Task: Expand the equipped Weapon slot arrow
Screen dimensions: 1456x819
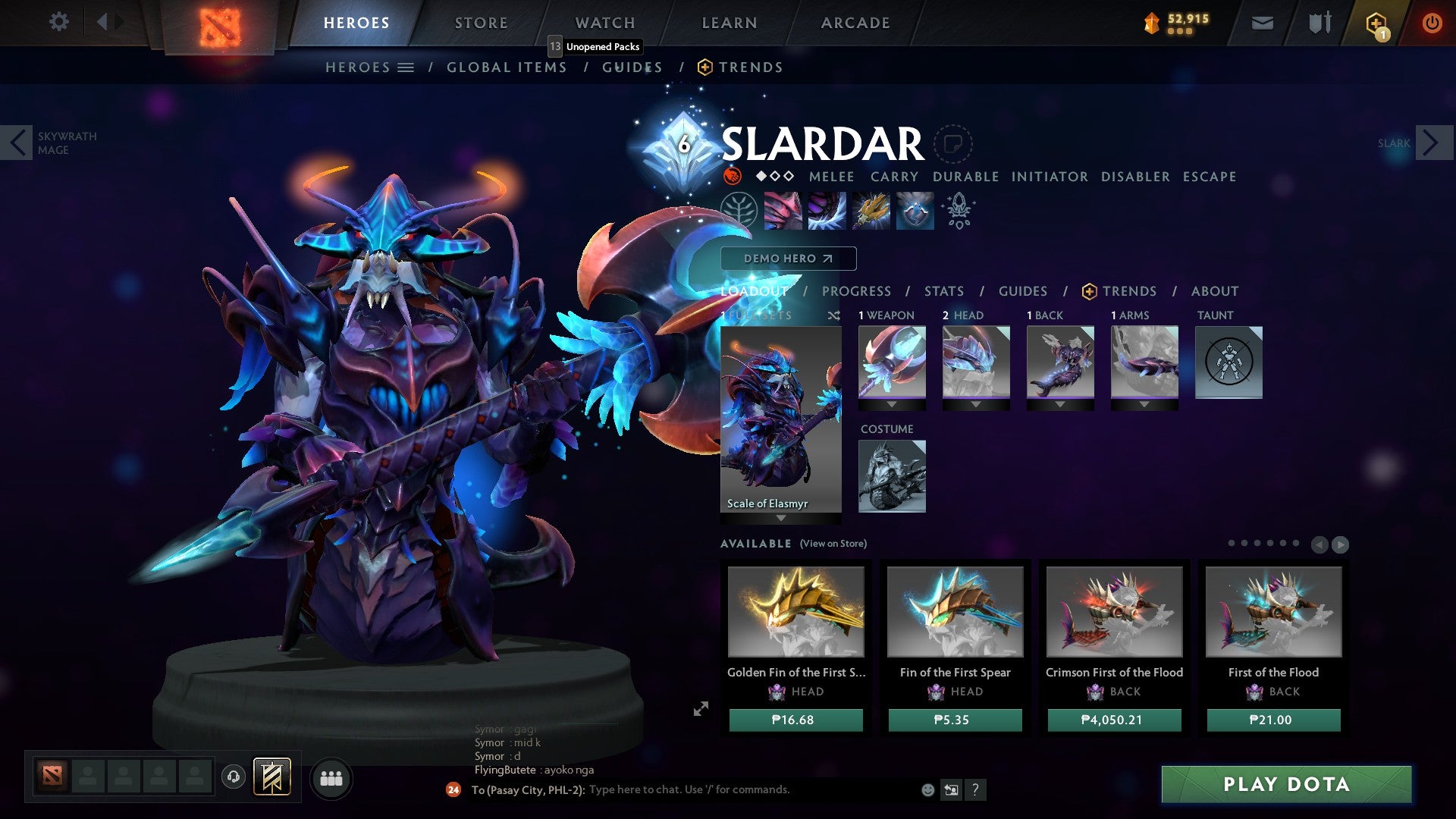Action: pyautogui.click(x=892, y=404)
